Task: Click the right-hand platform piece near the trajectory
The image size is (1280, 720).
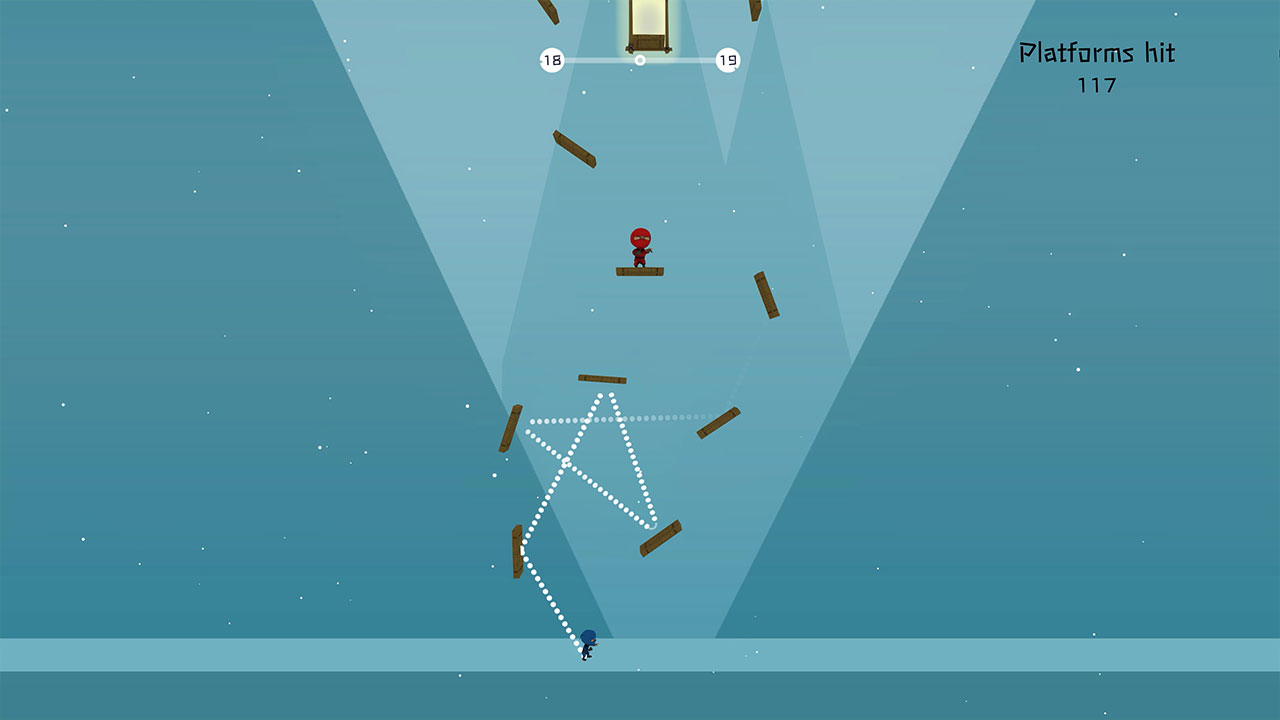Action: [x=720, y=426]
